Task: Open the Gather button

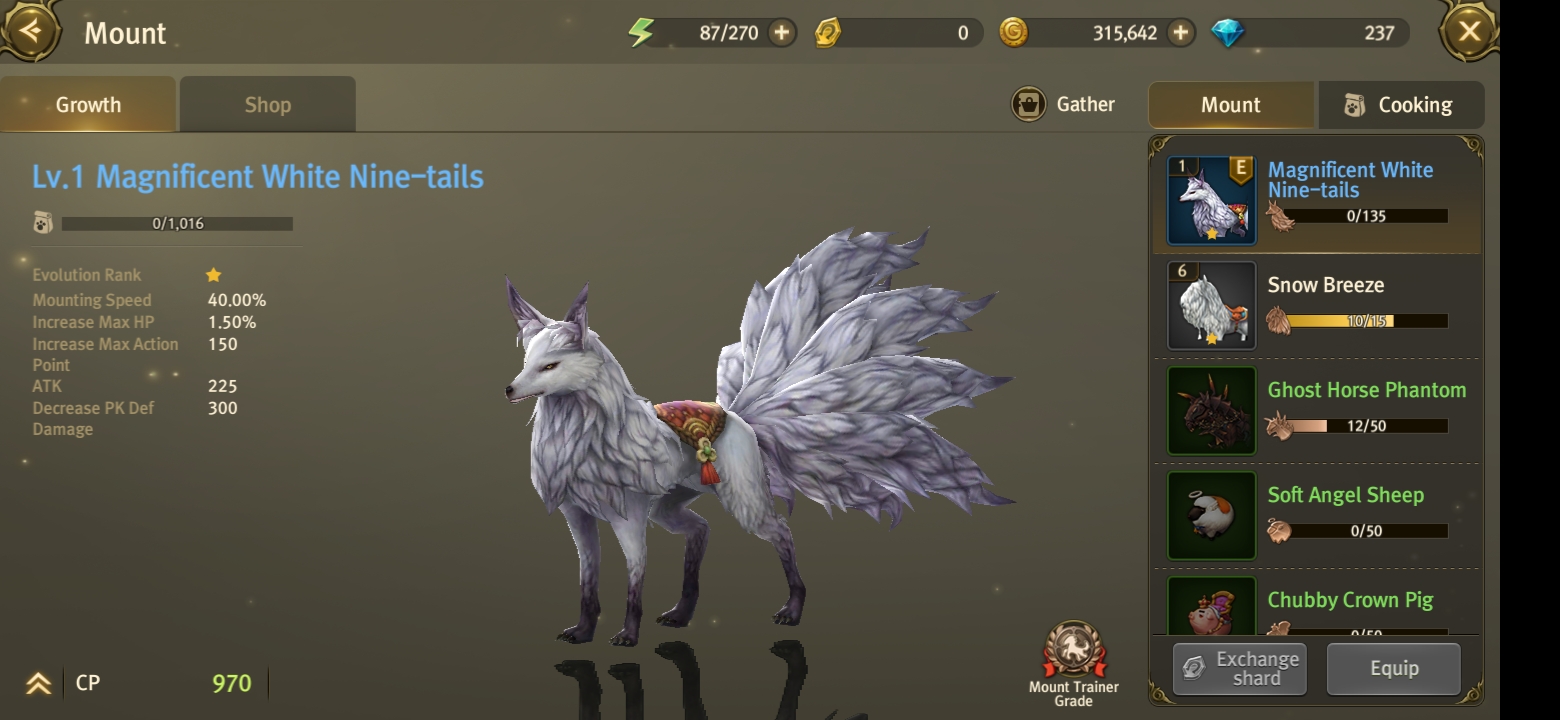Action: coord(1063,104)
